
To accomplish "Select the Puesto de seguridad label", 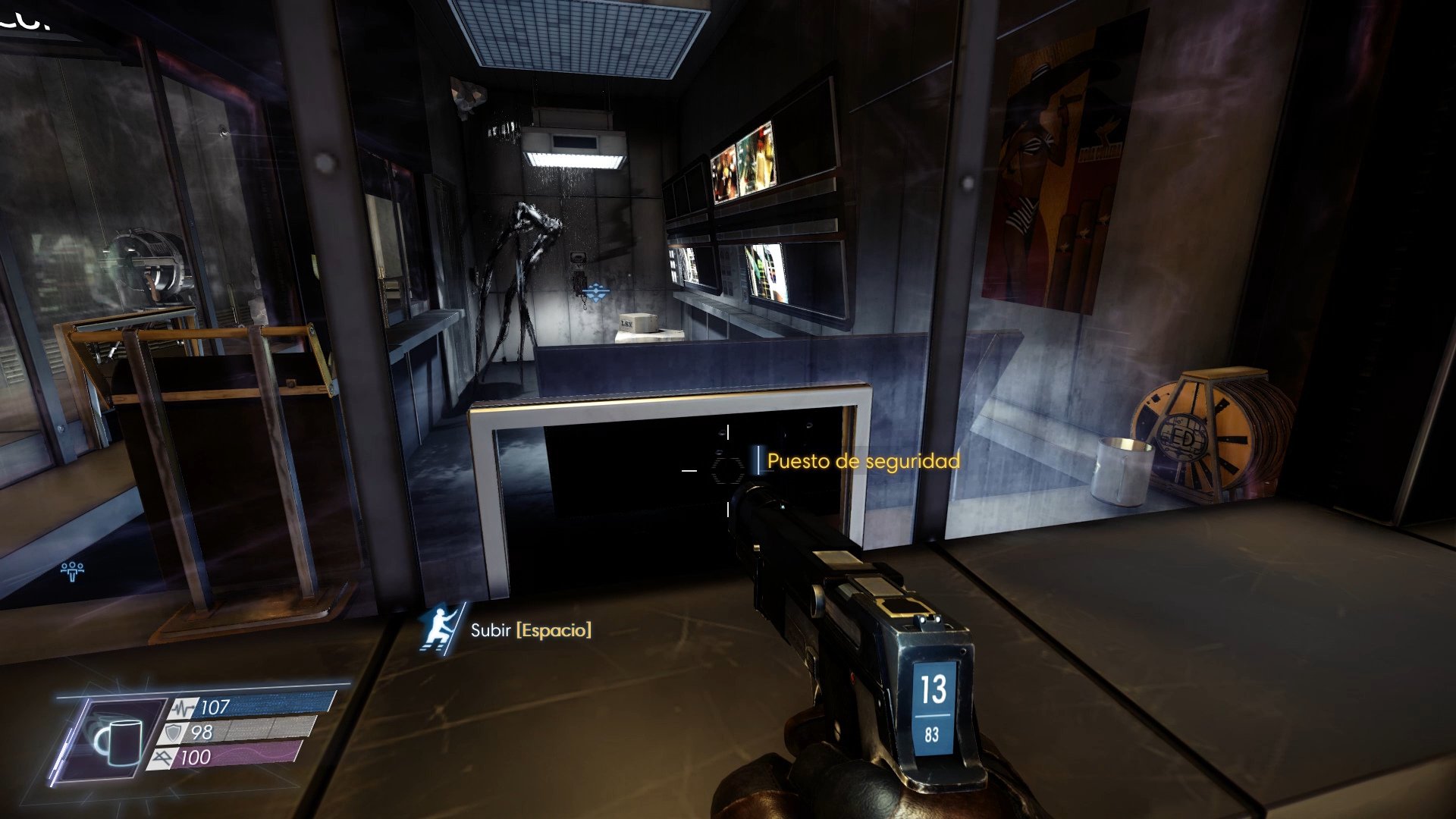I will tap(862, 460).
